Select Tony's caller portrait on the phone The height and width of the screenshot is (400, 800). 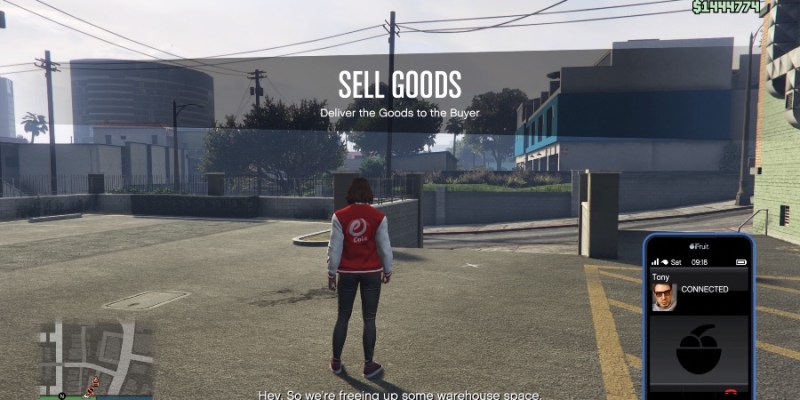click(x=663, y=295)
